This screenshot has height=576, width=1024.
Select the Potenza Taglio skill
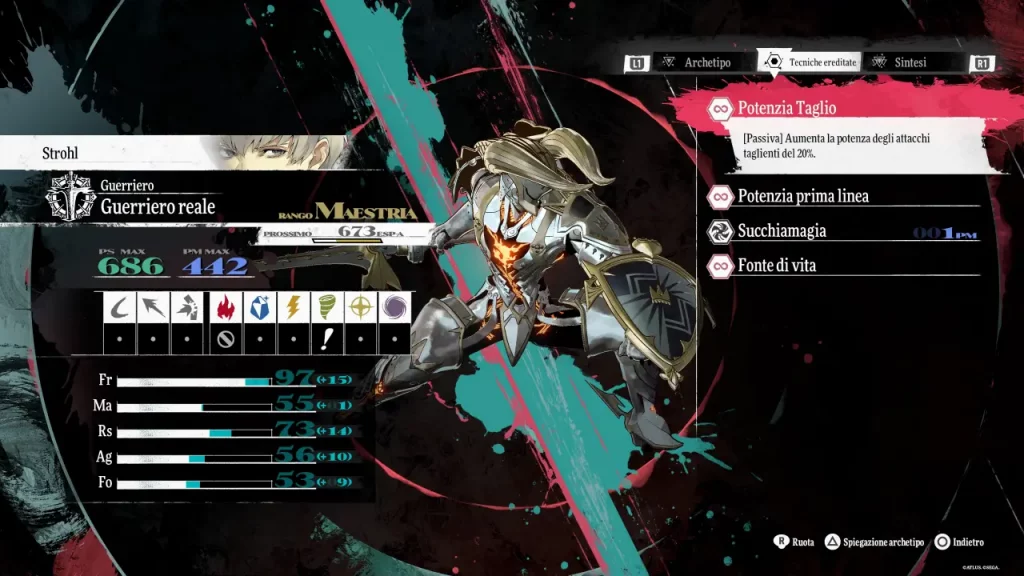(x=786, y=108)
